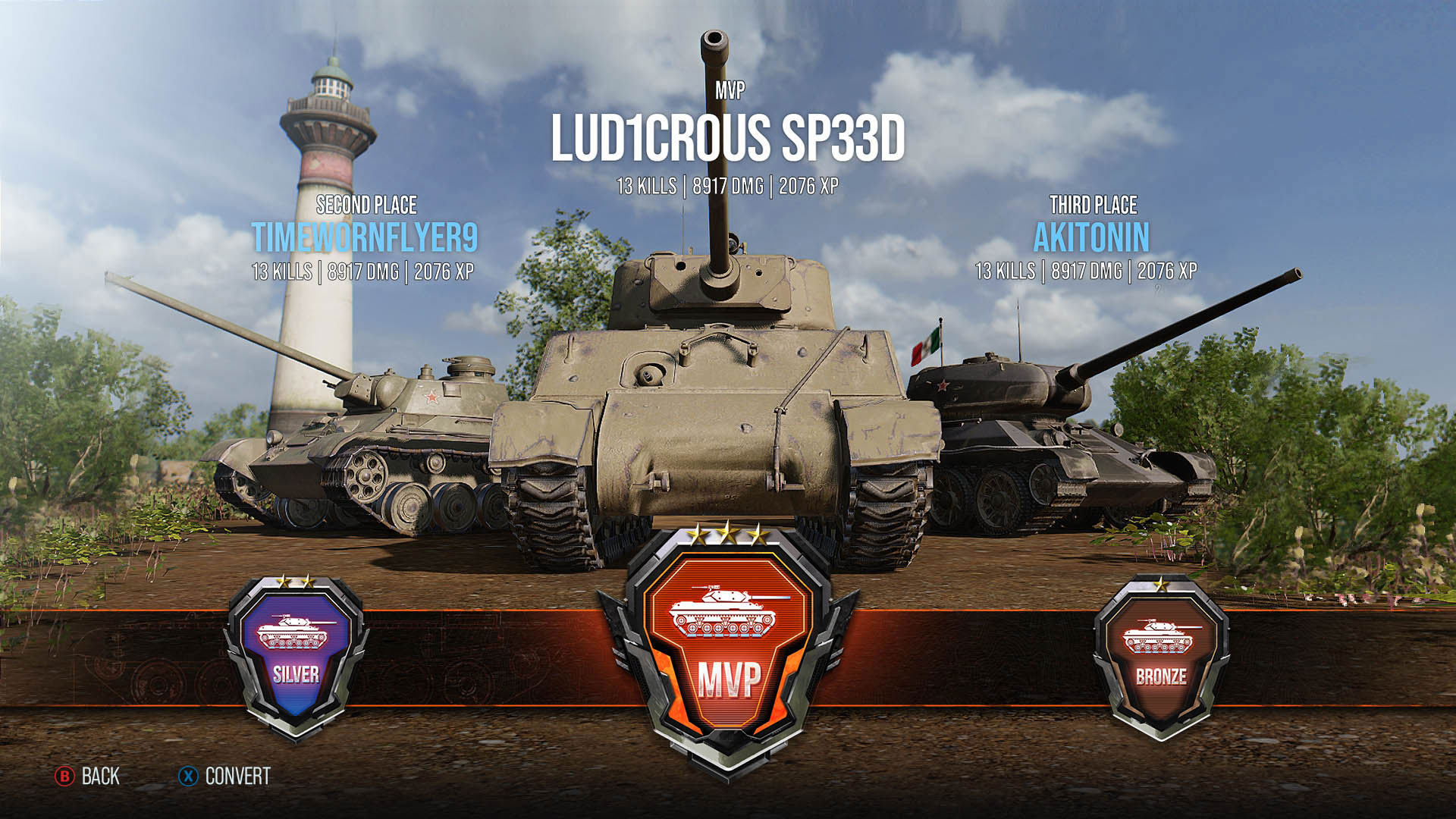View second place player TIMEWORNFLYER9
This screenshot has height=819, width=1456.
point(364,237)
